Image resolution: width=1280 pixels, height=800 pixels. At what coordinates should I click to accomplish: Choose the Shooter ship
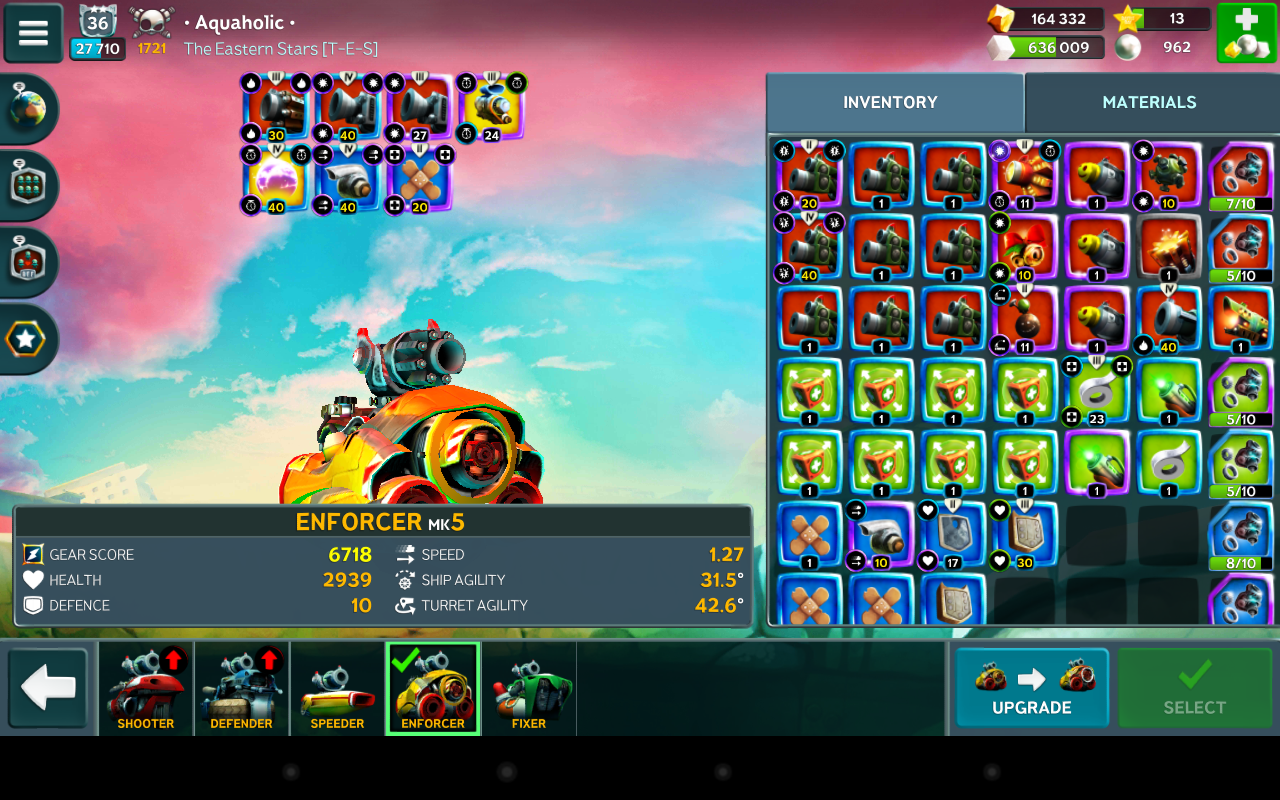146,688
